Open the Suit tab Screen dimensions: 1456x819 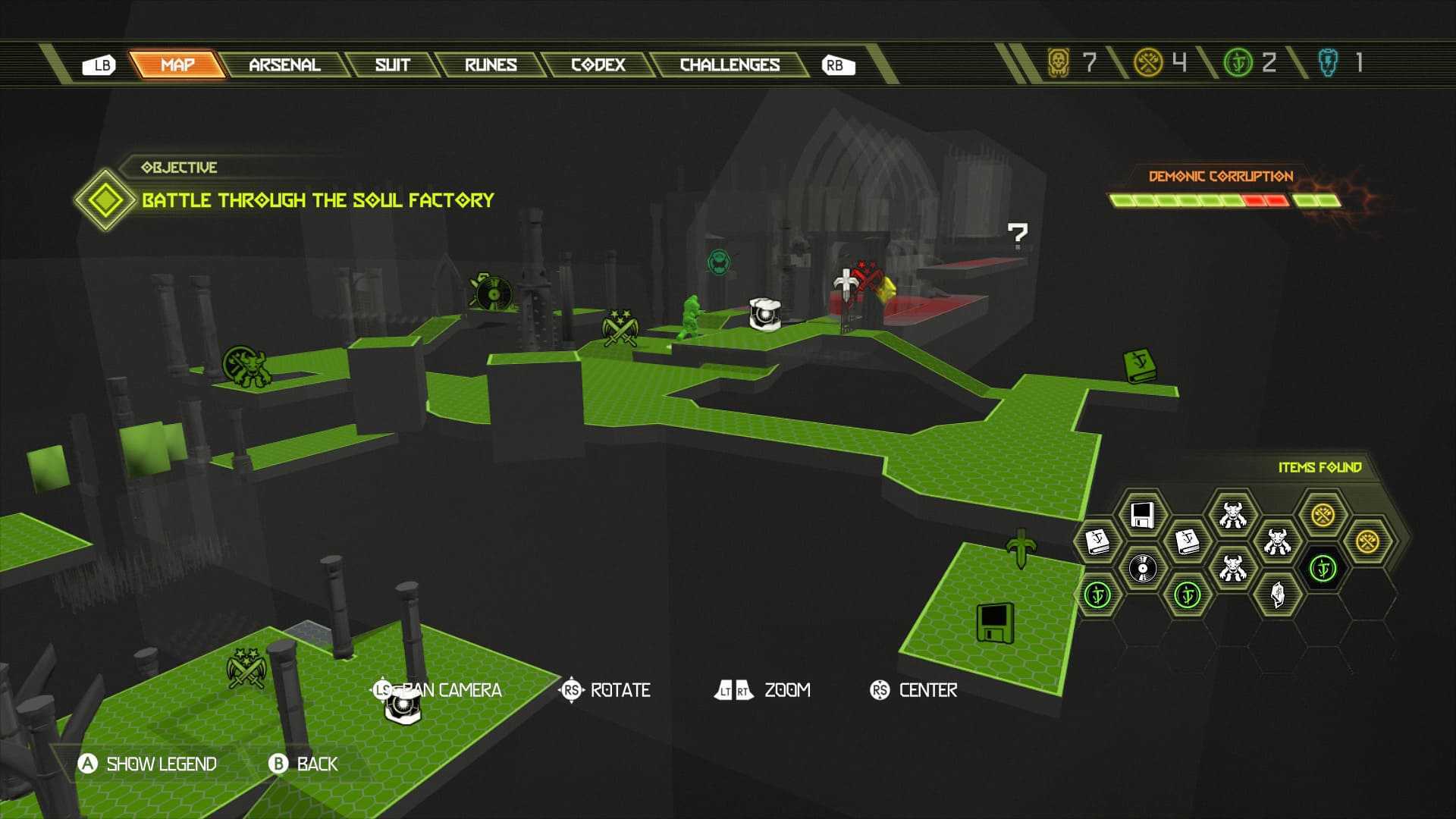(392, 65)
